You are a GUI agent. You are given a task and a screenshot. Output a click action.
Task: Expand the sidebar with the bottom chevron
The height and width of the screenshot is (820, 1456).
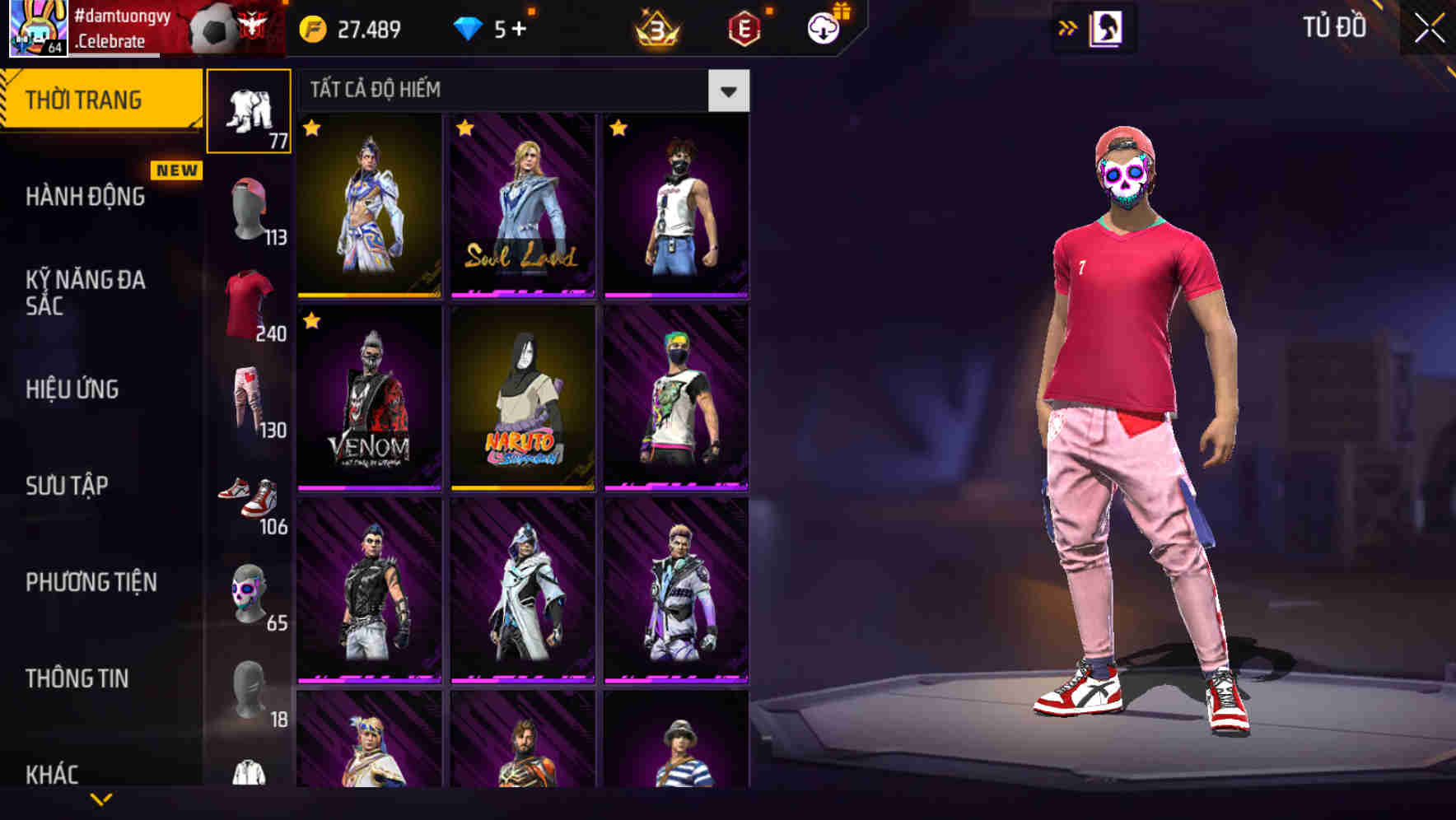pyautogui.click(x=101, y=800)
